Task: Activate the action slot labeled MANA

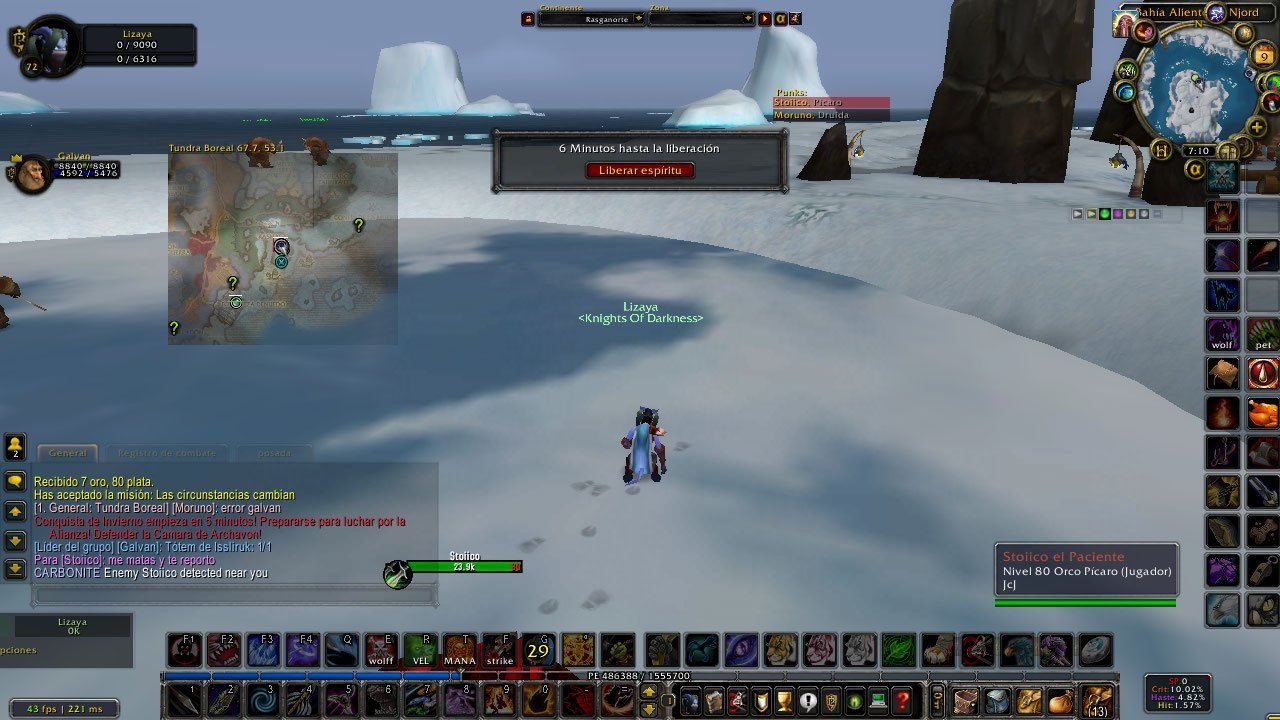Action: coord(459,650)
